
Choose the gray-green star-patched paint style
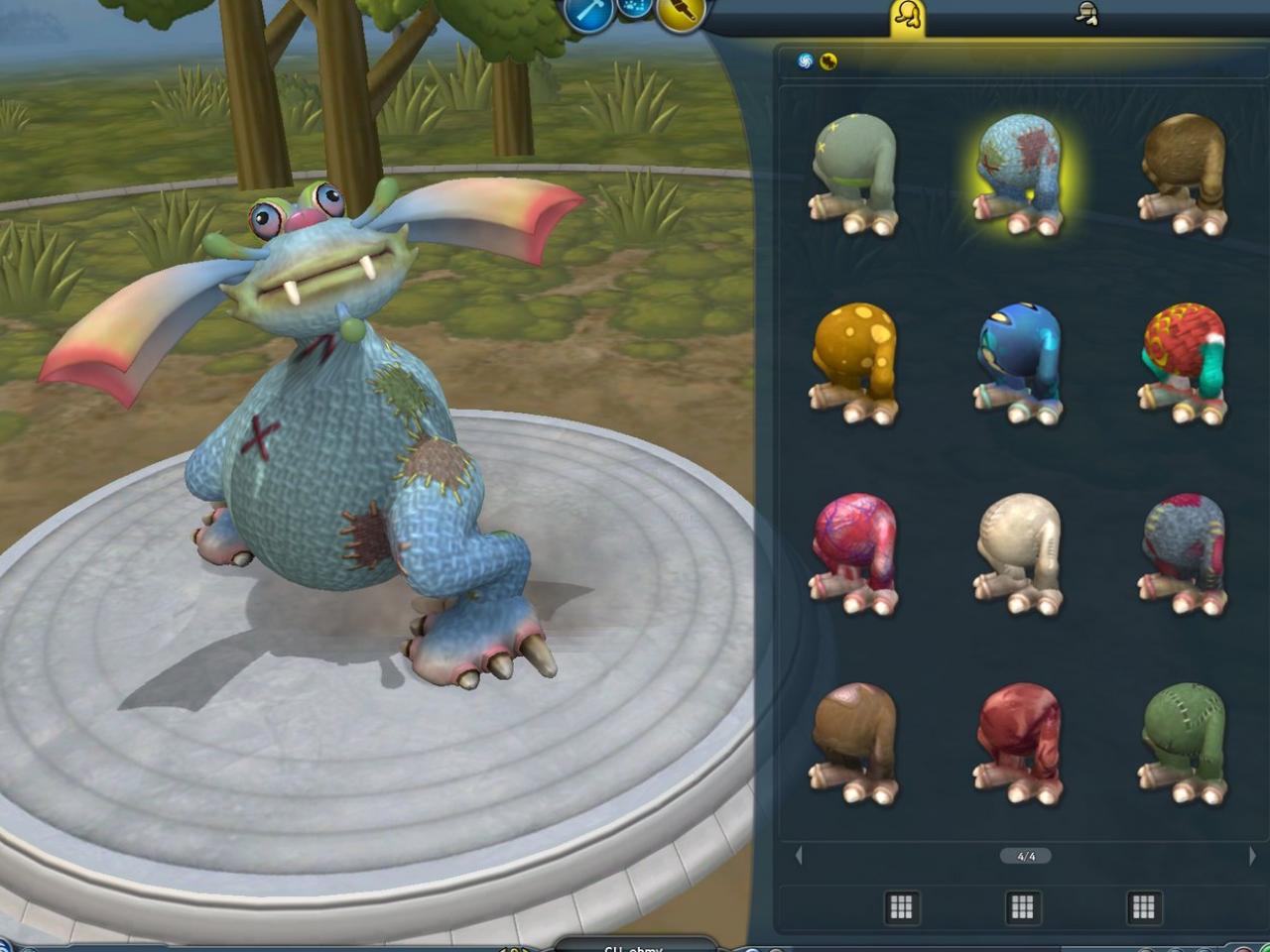coord(854,174)
